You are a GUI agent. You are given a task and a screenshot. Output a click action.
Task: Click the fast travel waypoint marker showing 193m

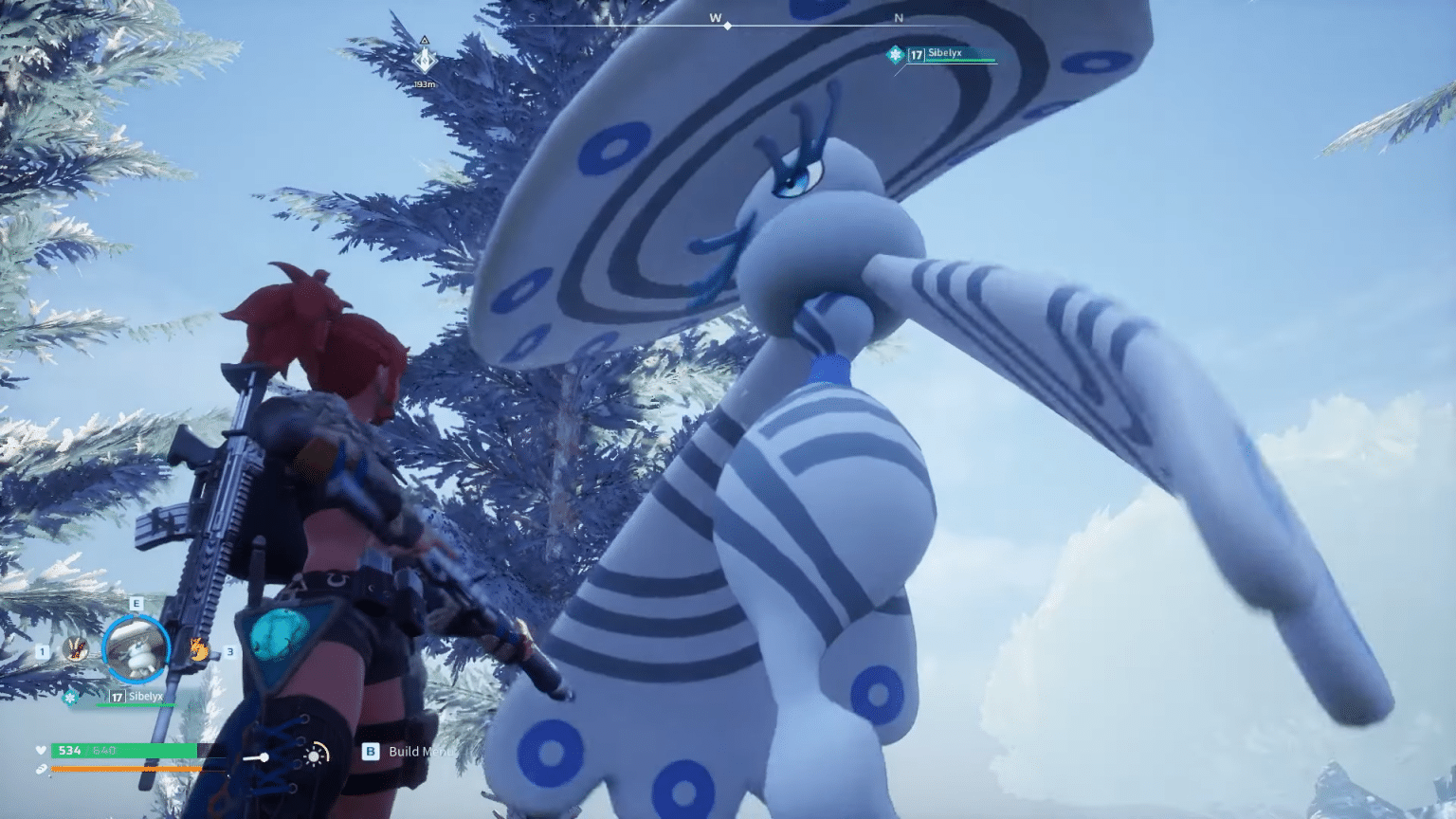(423, 59)
